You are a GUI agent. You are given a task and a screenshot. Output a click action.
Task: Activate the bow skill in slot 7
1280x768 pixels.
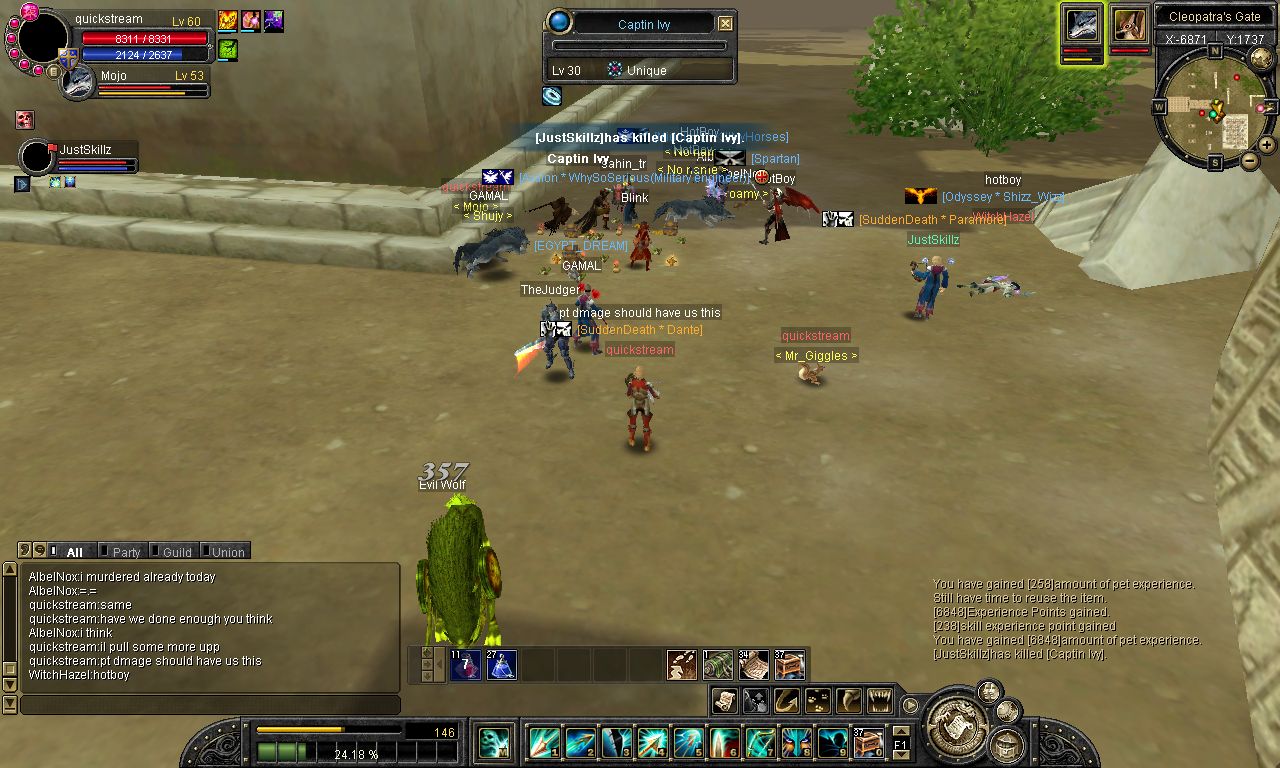760,743
